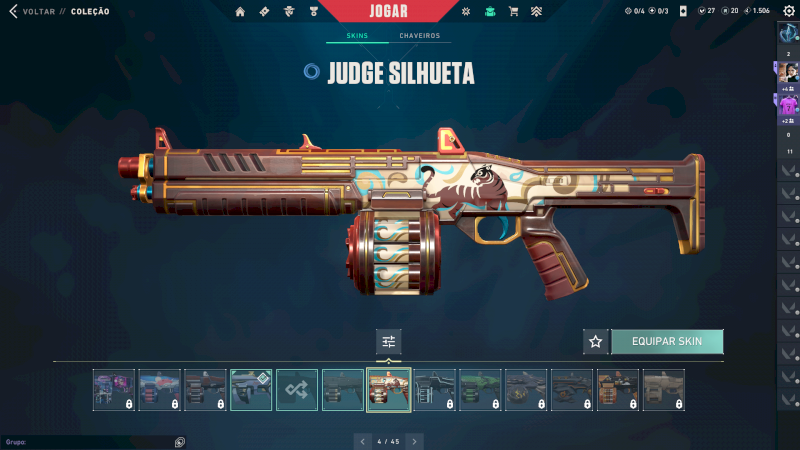Select the purple character friend avatar
The image size is (800, 450).
788,104
